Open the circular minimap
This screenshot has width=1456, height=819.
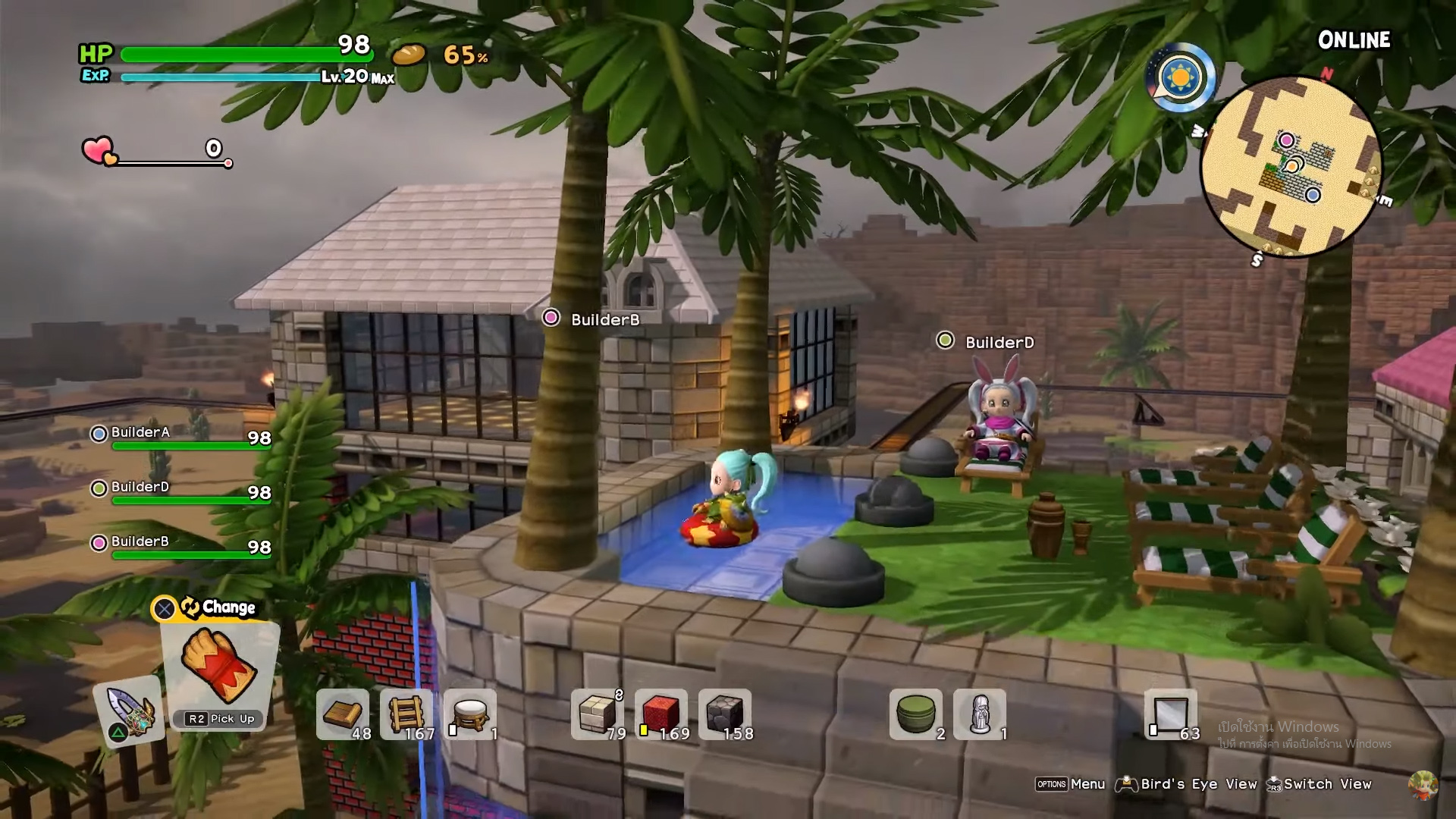click(1291, 167)
